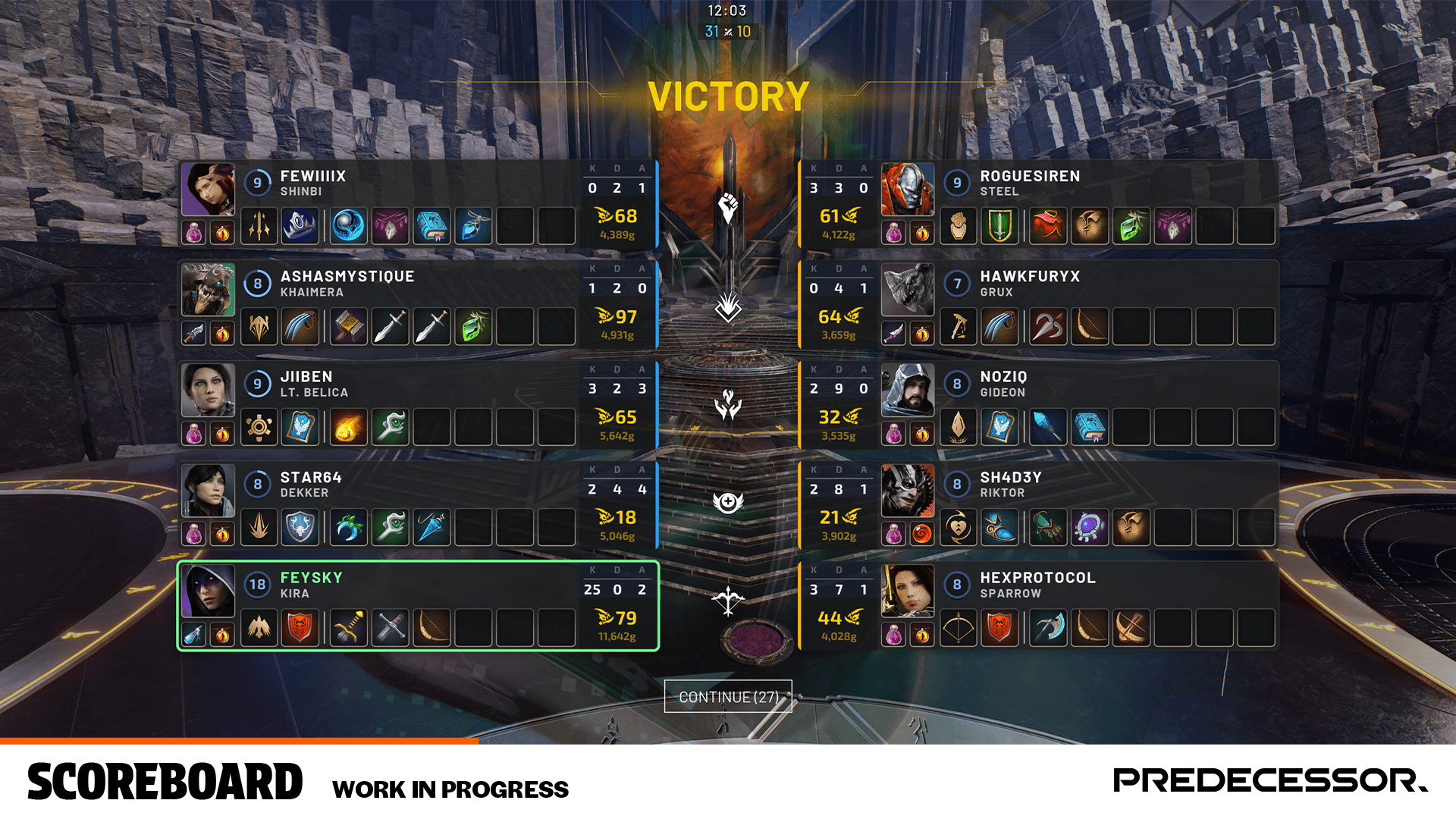Click the crossed bow carry role icon
Screen dimensions: 1456x819
pos(729,603)
